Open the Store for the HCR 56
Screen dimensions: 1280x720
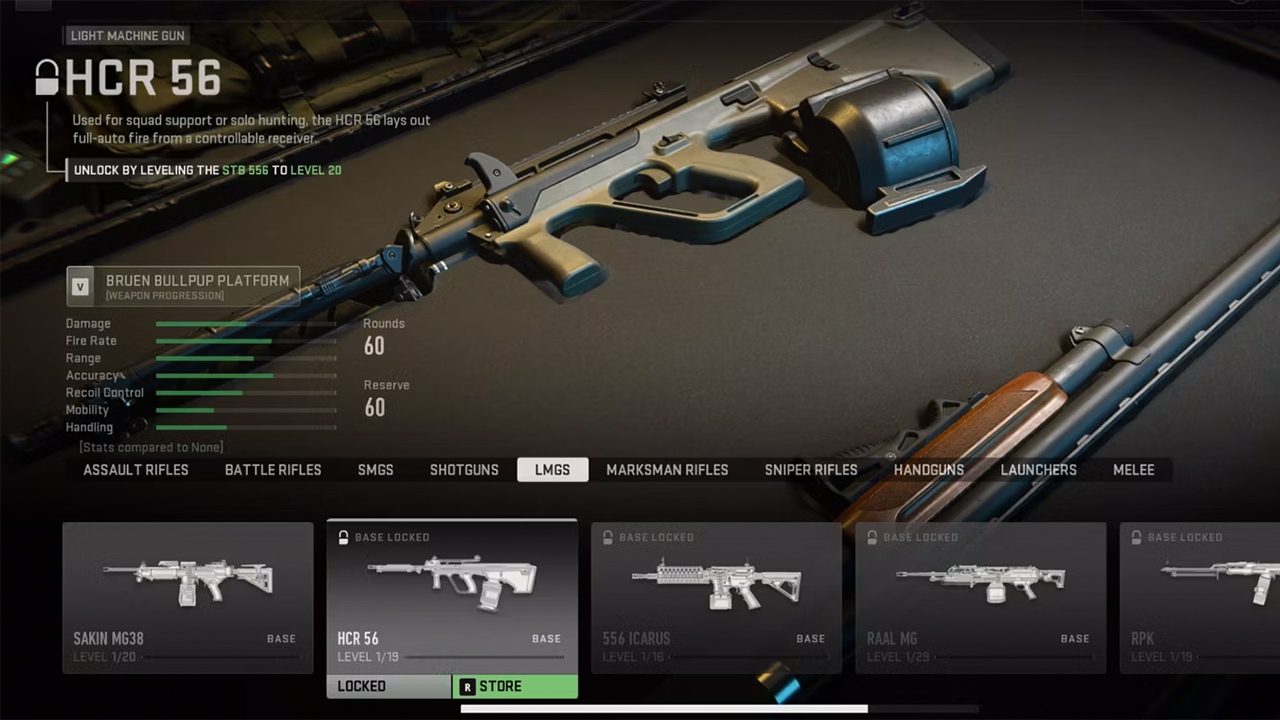point(515,687)
